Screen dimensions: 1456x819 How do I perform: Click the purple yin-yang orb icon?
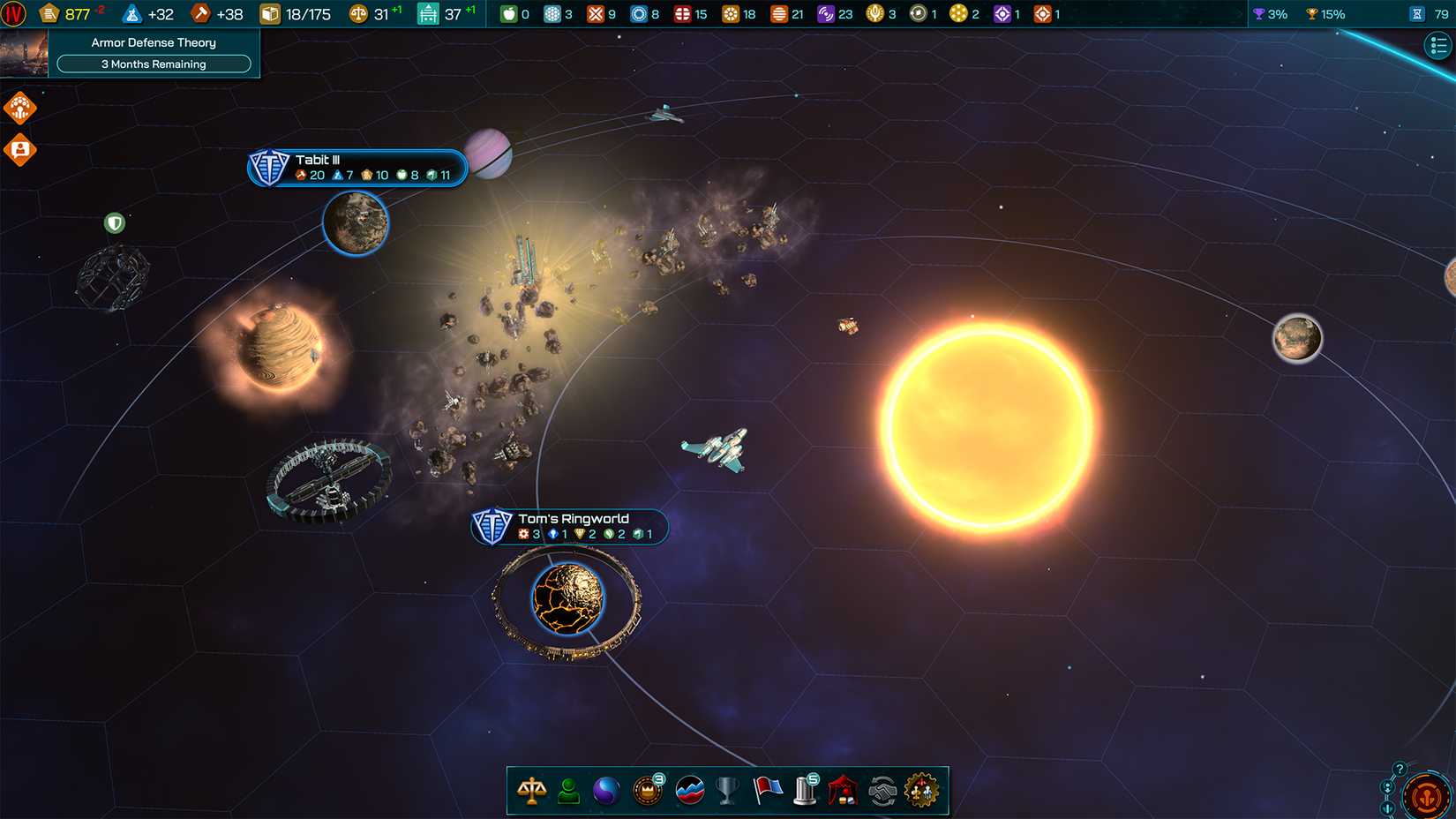click(606, 791)
